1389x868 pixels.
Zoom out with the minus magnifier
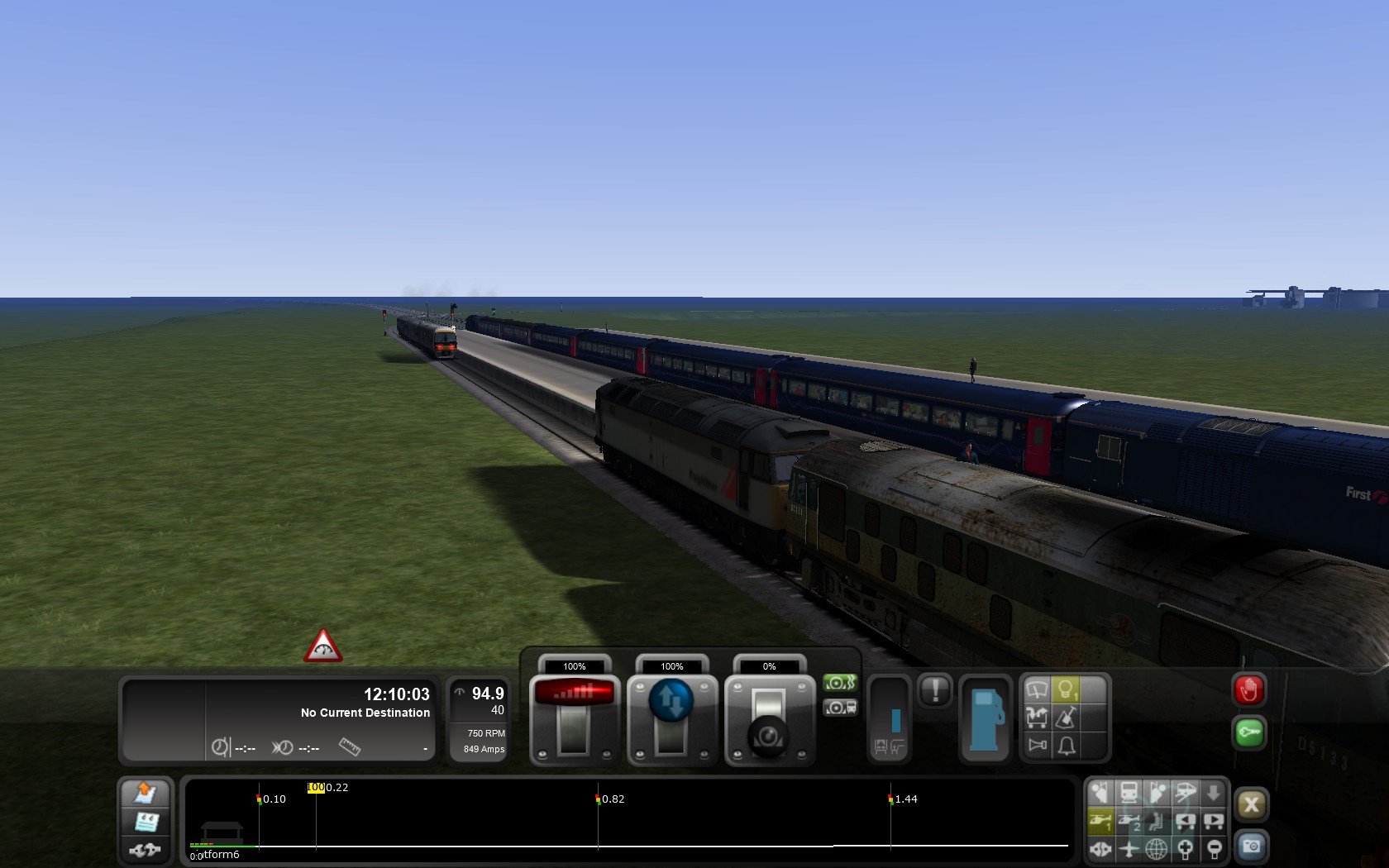1214,848
